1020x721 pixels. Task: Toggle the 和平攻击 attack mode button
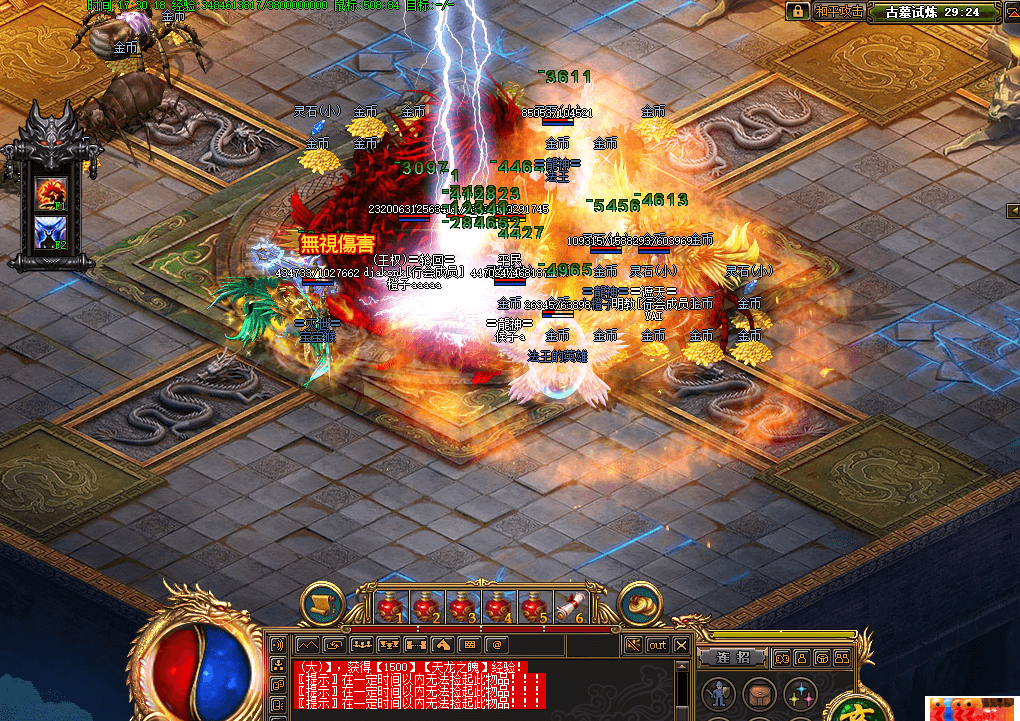838,12
